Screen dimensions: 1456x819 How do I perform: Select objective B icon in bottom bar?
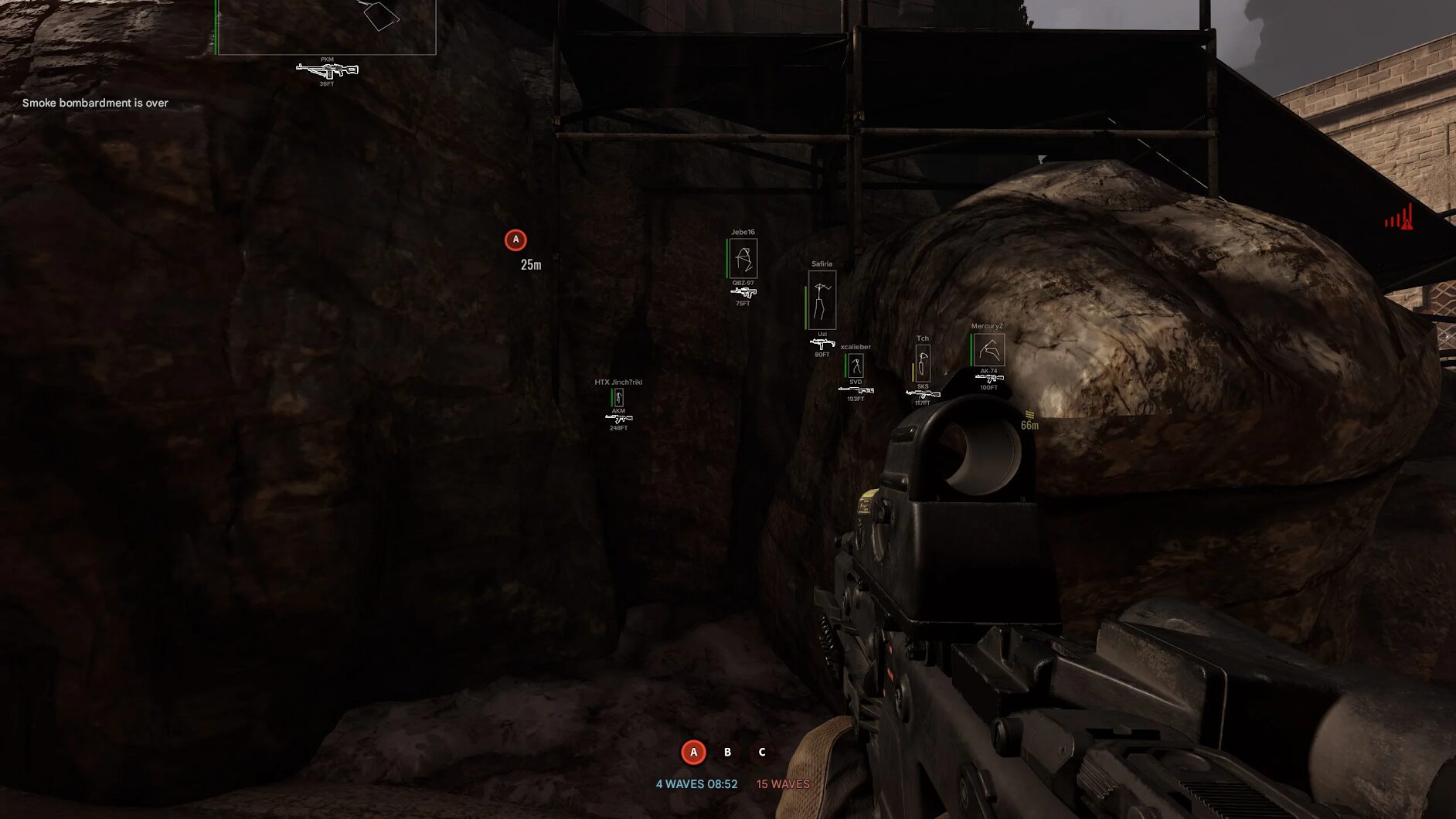[727, 752]
